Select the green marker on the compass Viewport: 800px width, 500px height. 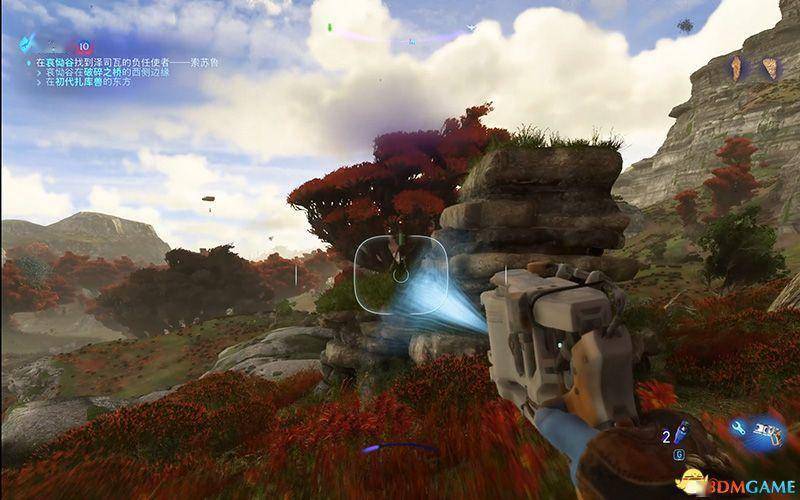click(x=327, y=26)
